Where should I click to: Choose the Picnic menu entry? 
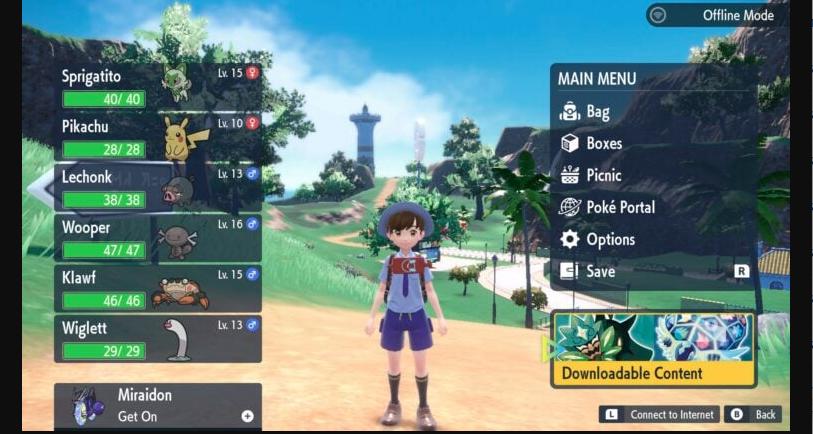pos(604,175)
